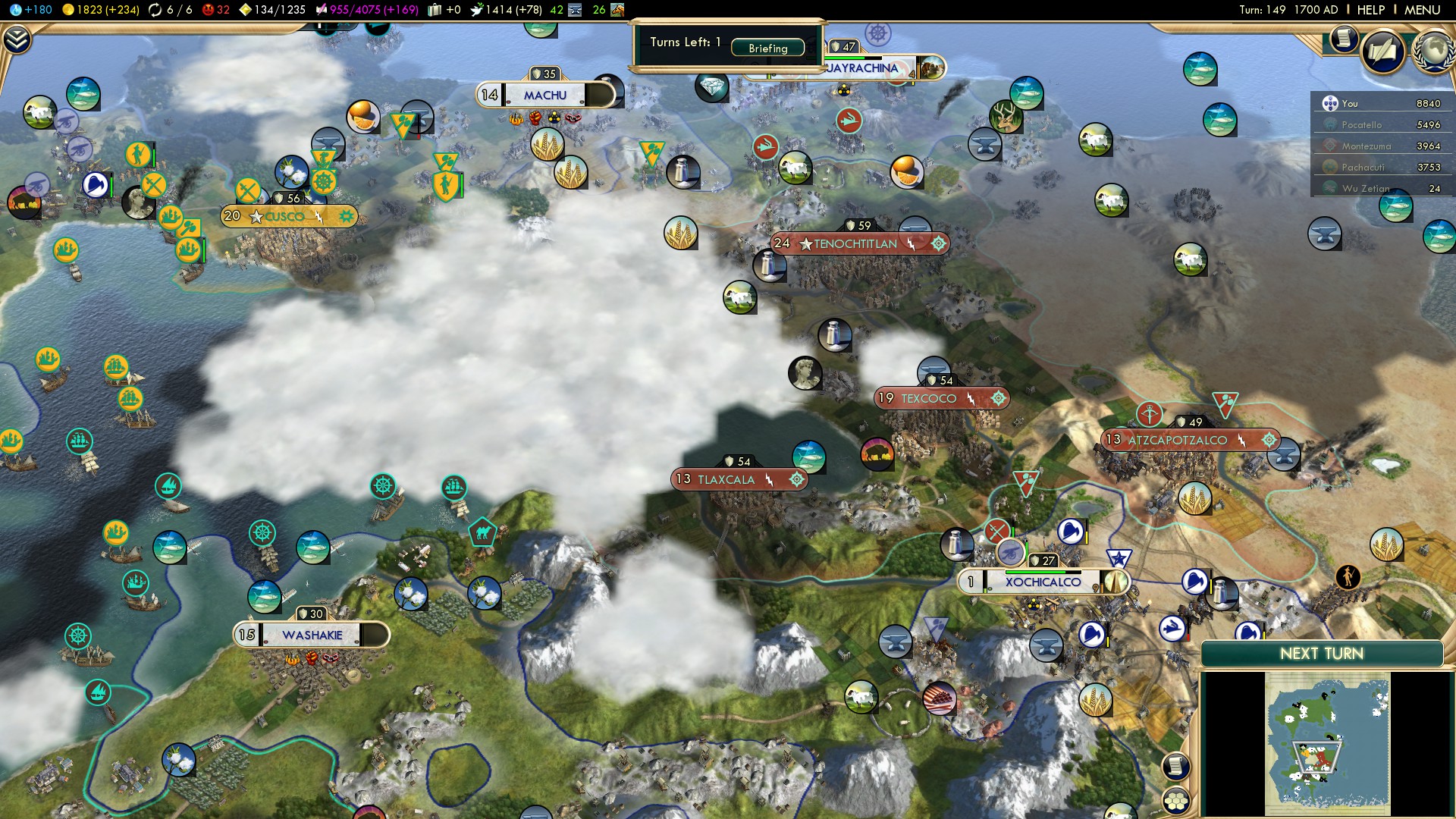Open the HELP Civilopedia

(1370, 10)
